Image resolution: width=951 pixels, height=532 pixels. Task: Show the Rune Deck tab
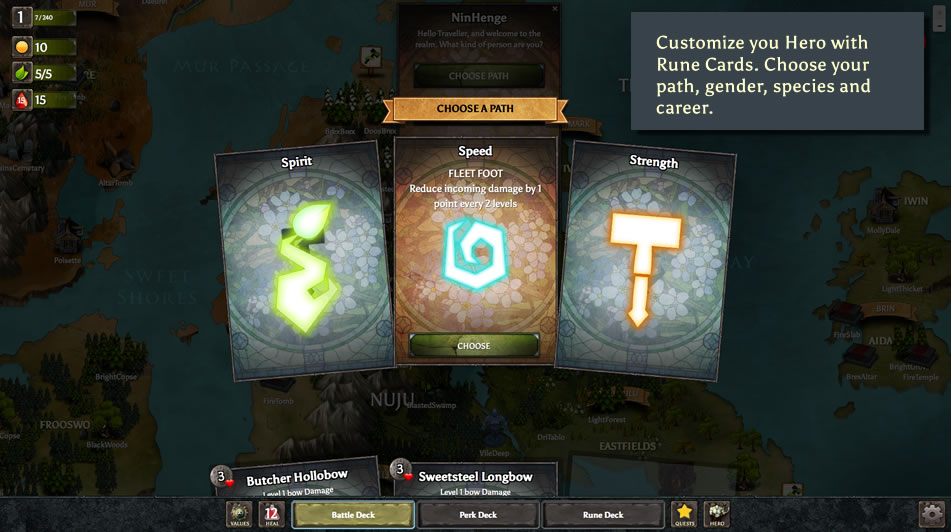point(603,515)
